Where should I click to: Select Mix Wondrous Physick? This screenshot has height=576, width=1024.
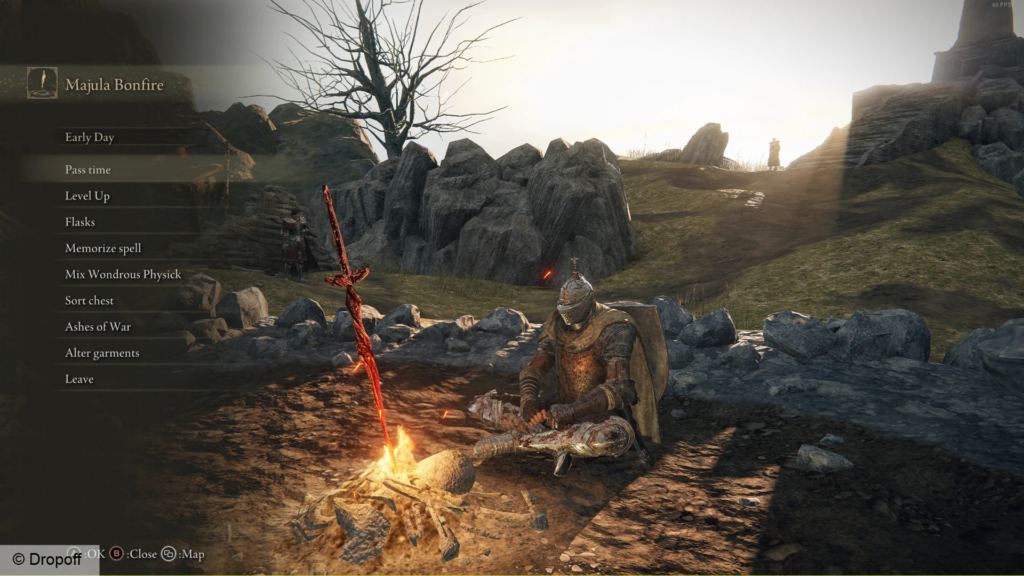click(123, 274)
